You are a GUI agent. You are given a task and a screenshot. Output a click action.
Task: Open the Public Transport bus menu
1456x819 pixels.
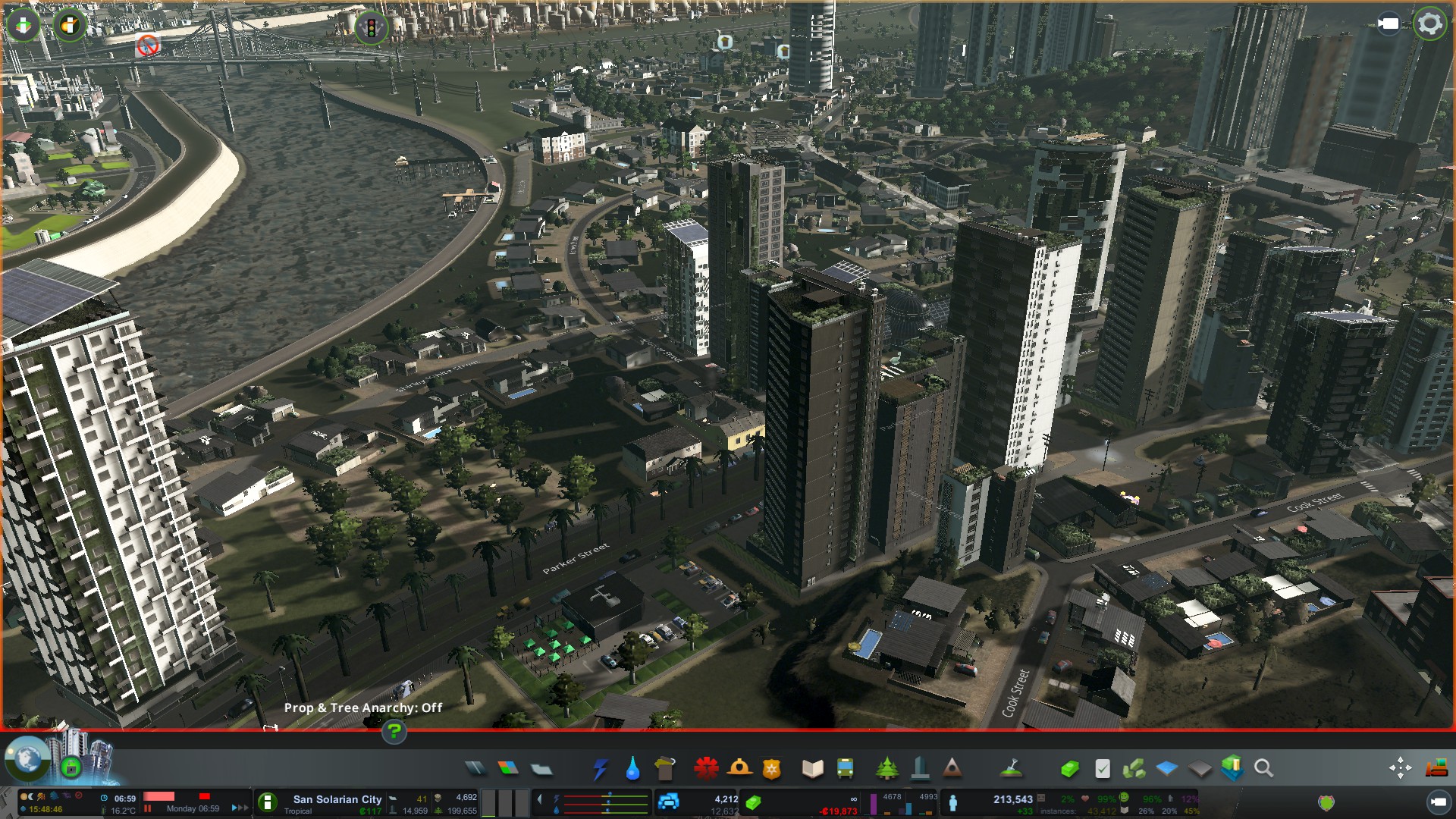845,769
